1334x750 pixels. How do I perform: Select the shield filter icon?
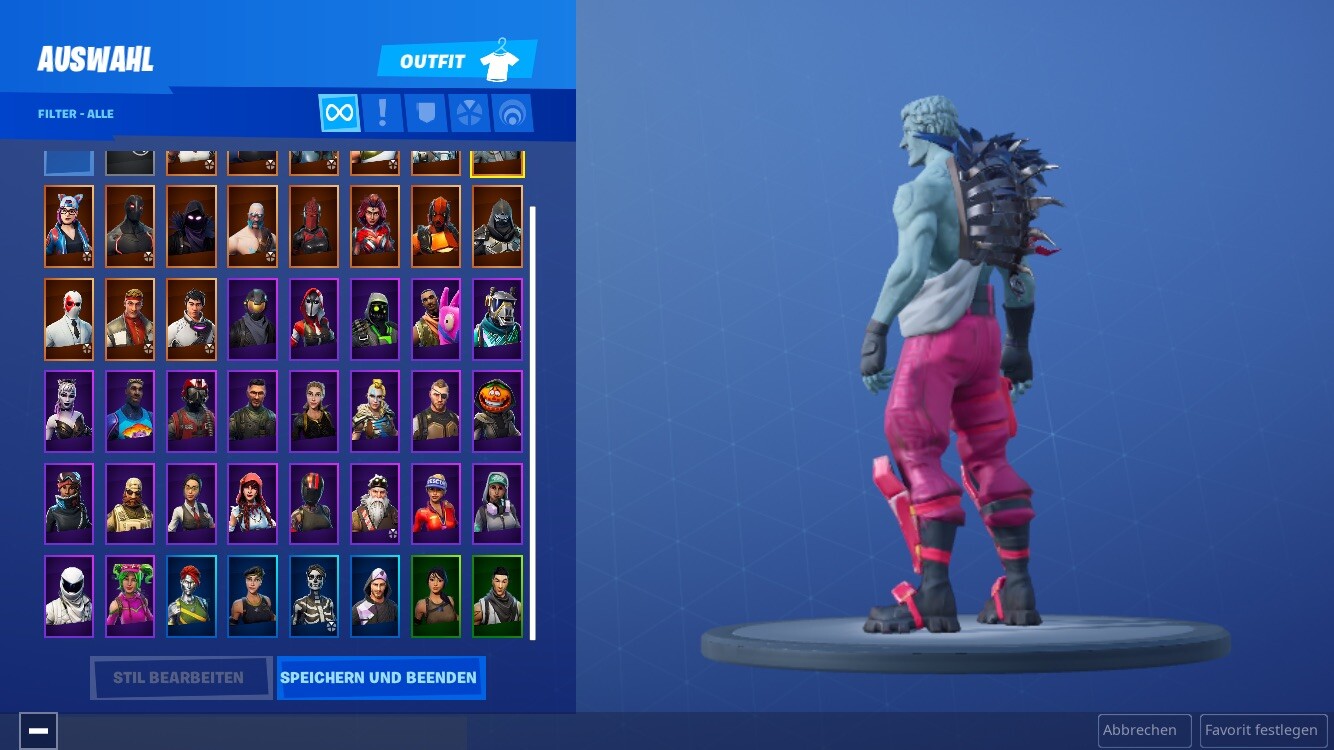[x=426, y=112]
